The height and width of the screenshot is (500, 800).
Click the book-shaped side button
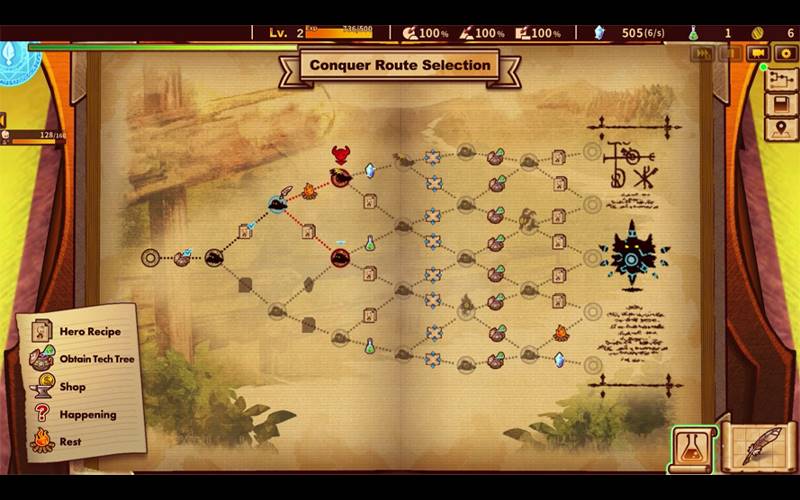point(780,104)
